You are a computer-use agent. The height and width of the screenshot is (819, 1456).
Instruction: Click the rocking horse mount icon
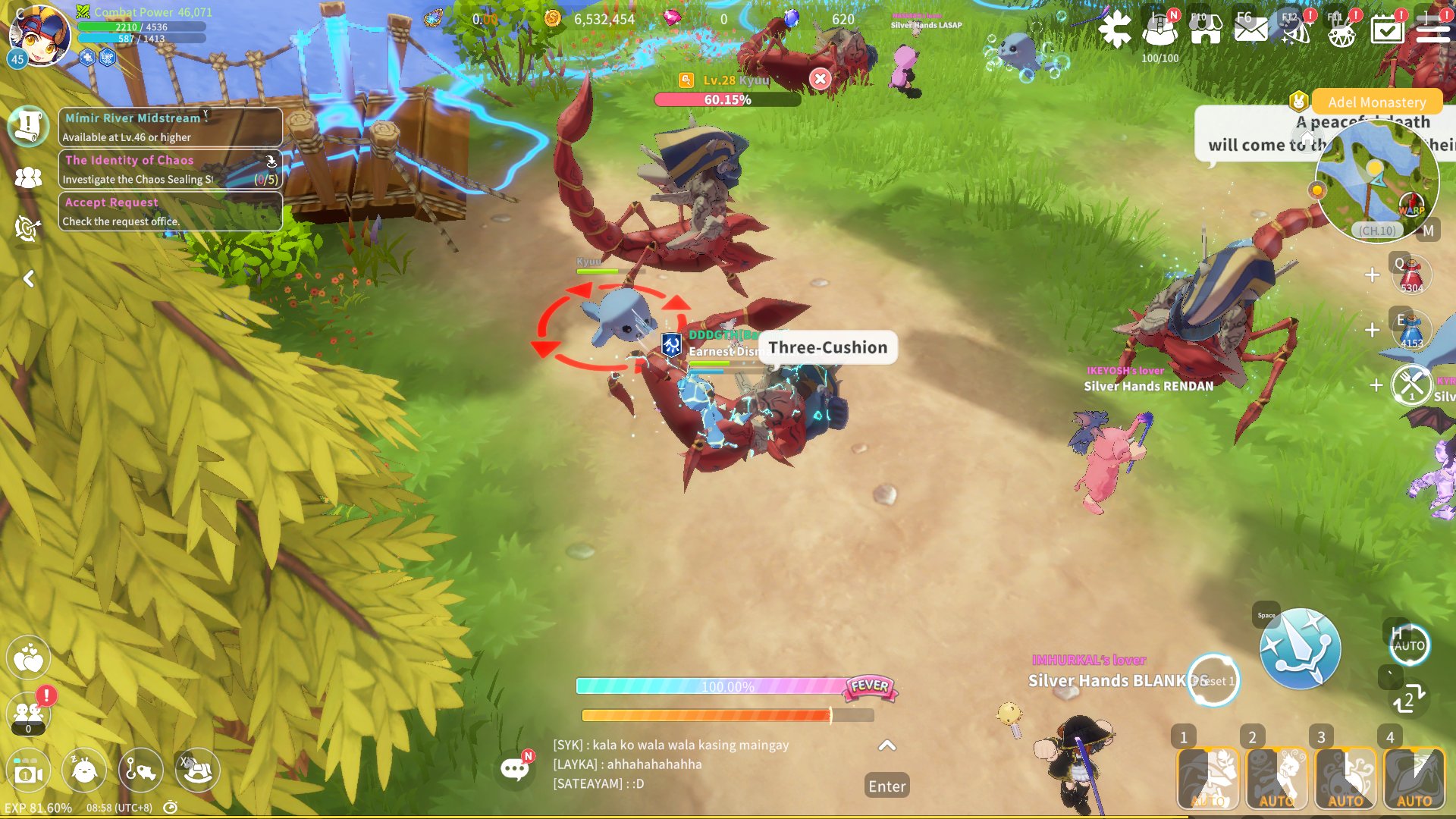[x=198, y=770]
